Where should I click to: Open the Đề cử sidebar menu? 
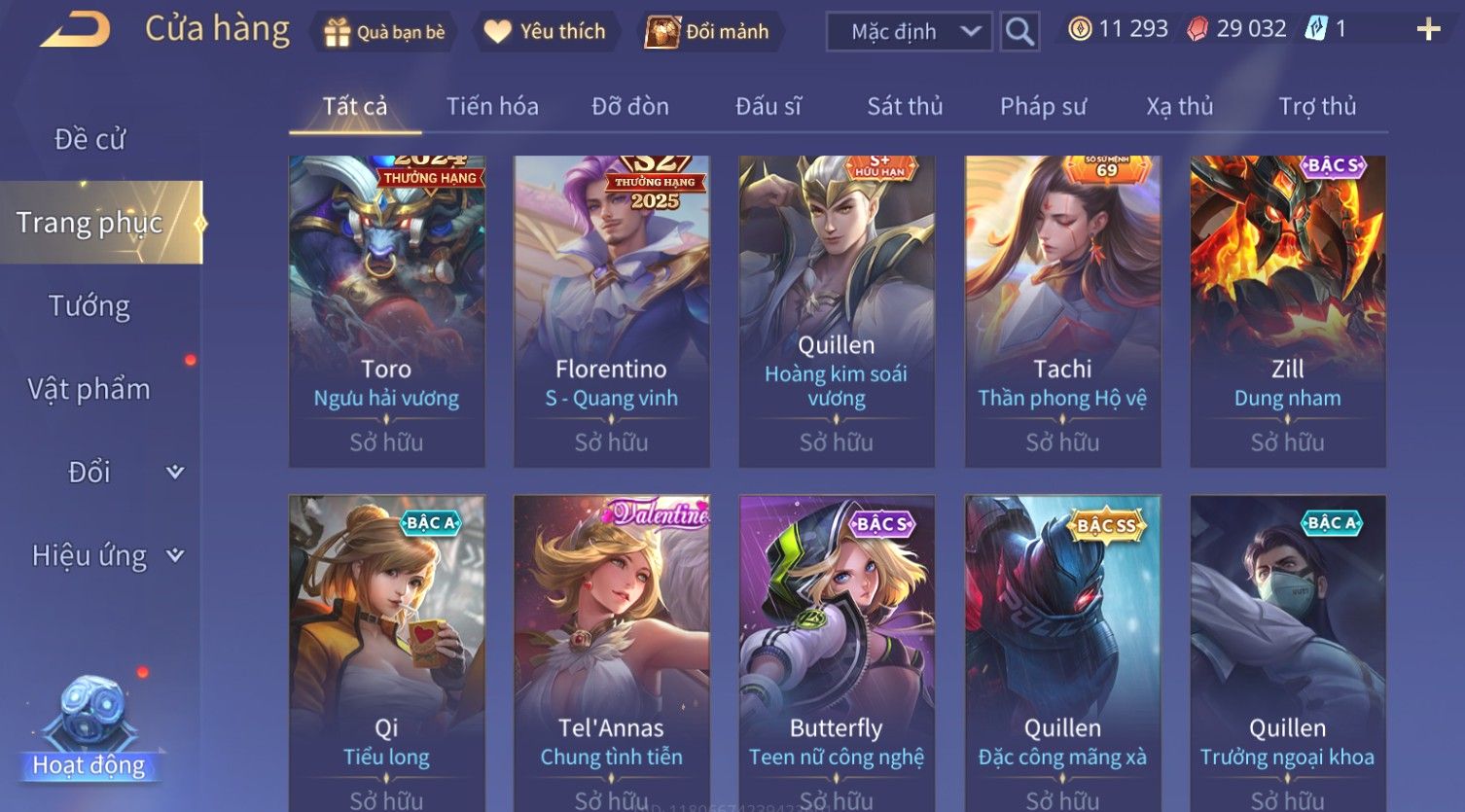[x=89, y=139]
